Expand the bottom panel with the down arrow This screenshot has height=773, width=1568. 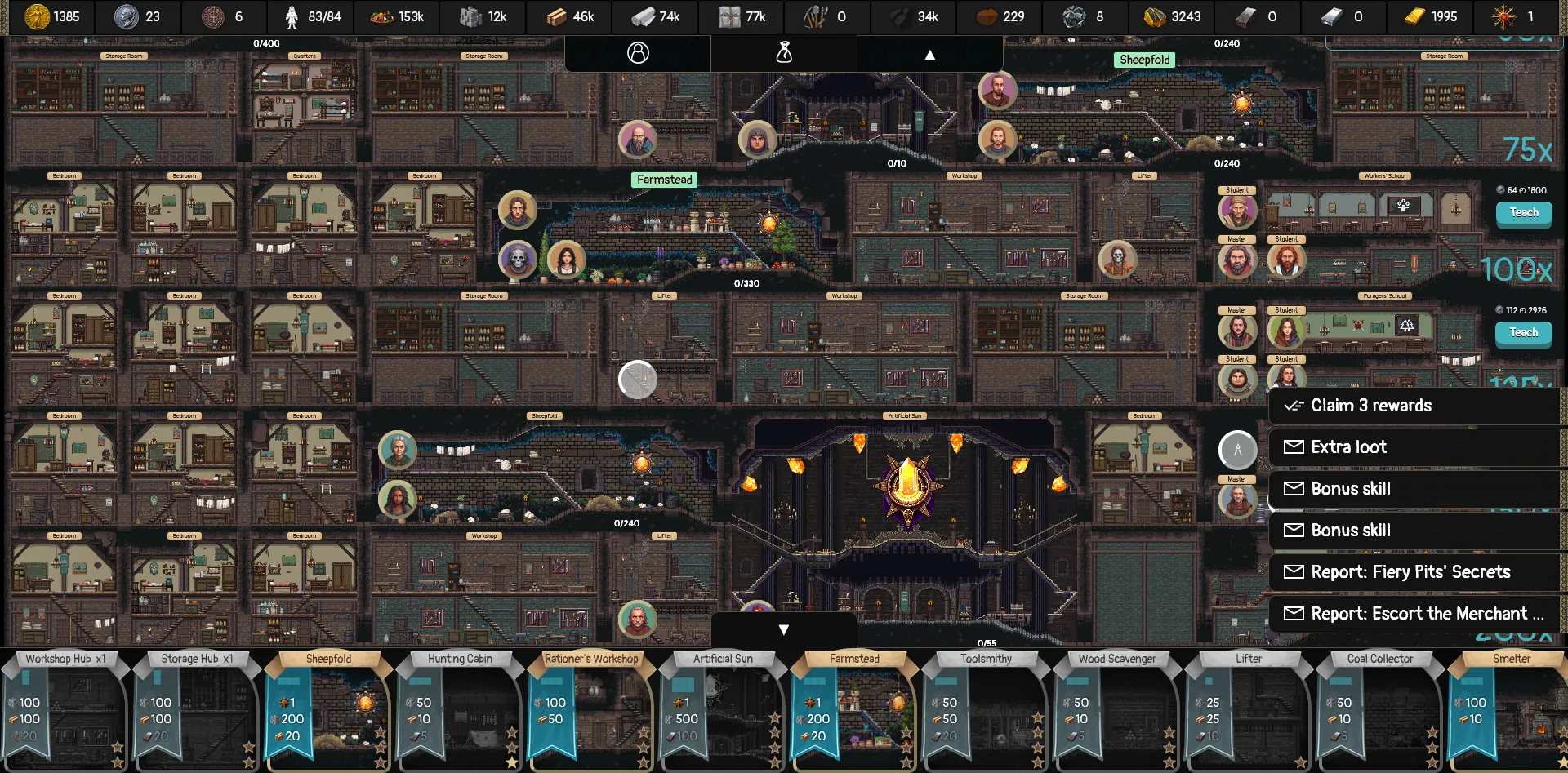pos(784,629)
